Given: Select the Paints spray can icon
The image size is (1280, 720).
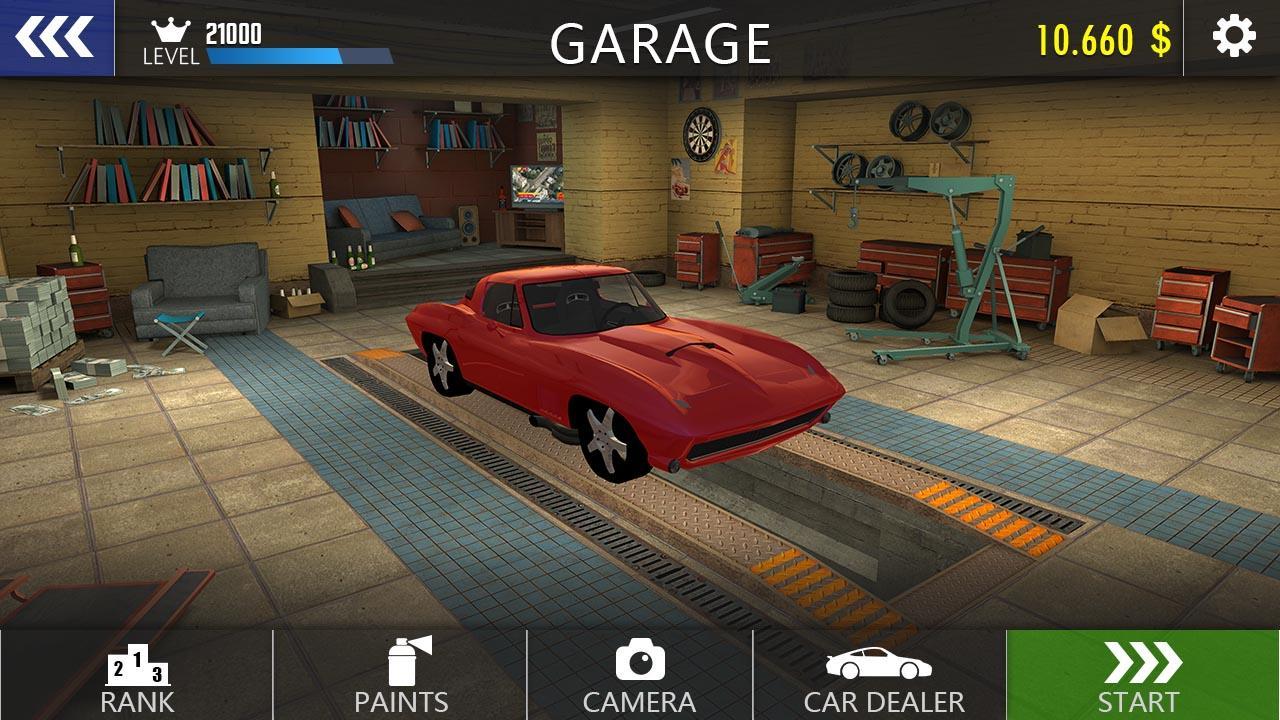Looking at the screenshot, I should 404,663.
